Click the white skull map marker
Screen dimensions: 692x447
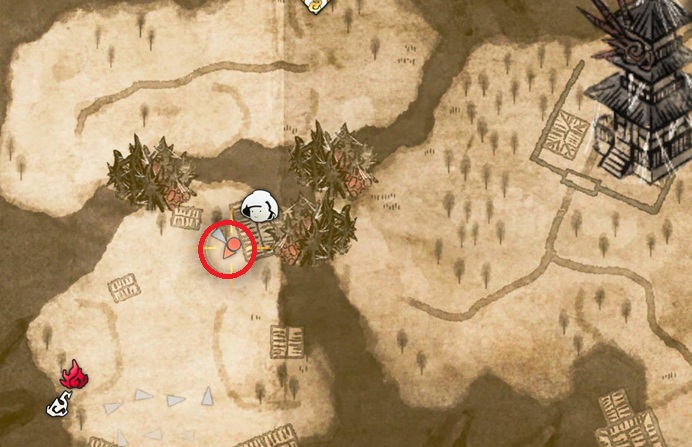[62, 405]
